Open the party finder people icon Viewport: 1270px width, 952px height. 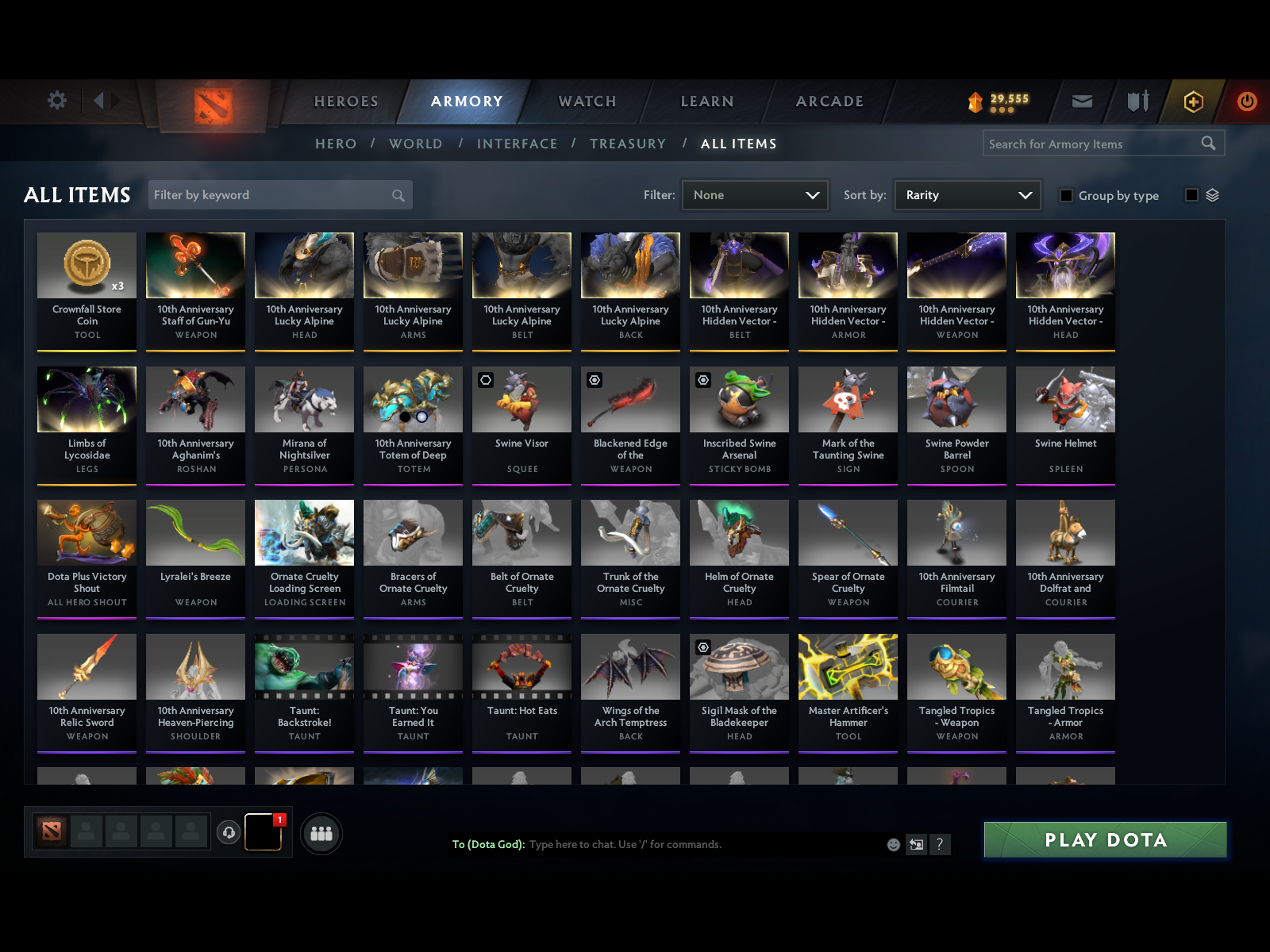[321, 834]
